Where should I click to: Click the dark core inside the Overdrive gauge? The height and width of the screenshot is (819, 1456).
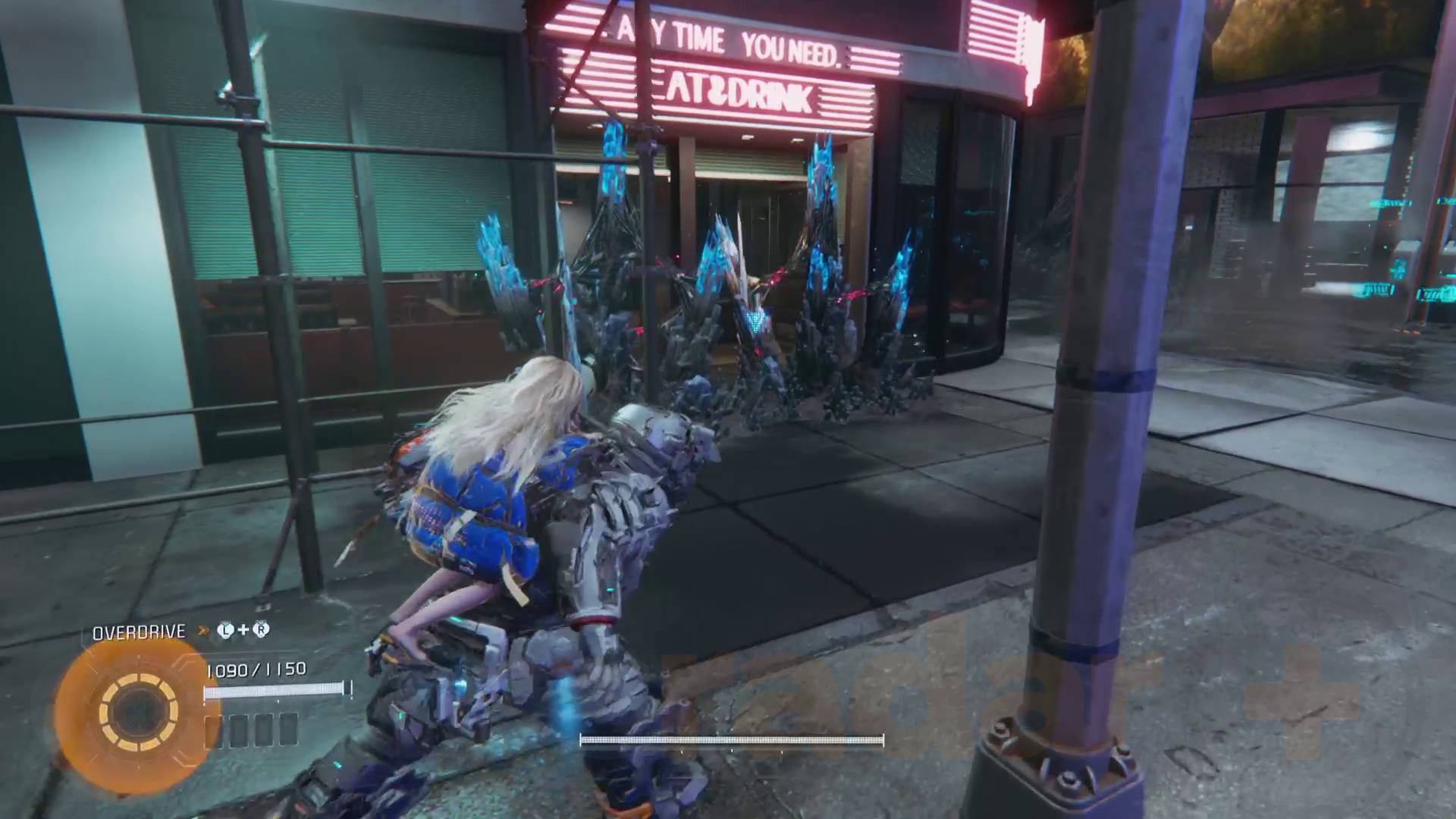pos(139,711)
